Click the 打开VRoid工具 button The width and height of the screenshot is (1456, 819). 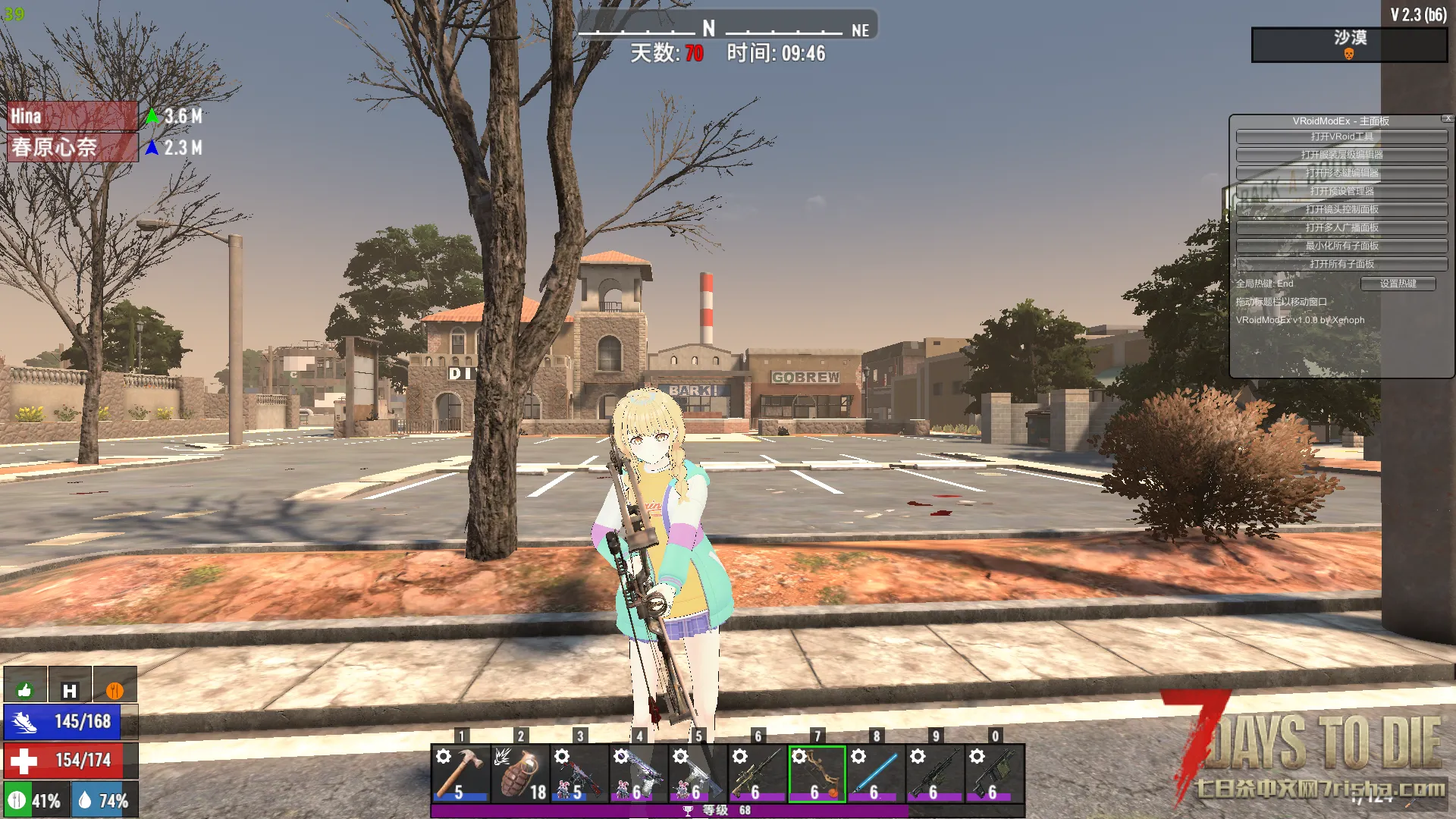click(1341, 136)
